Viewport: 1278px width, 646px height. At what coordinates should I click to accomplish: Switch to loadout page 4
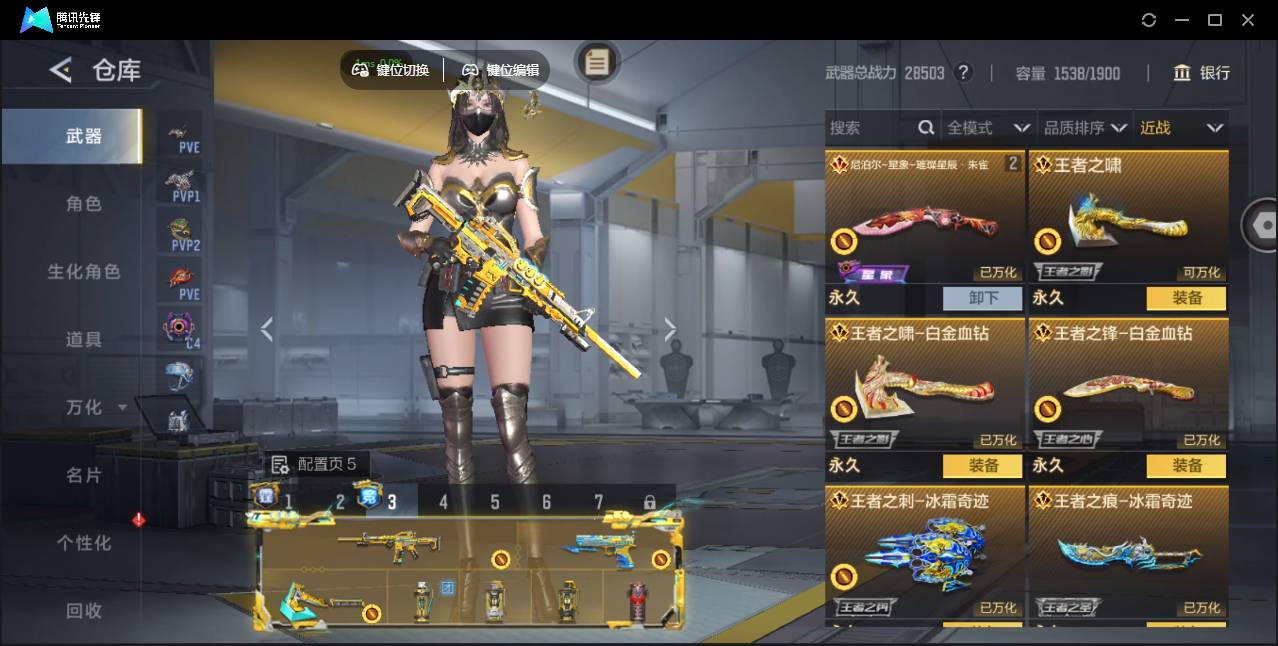pos(444,502)
